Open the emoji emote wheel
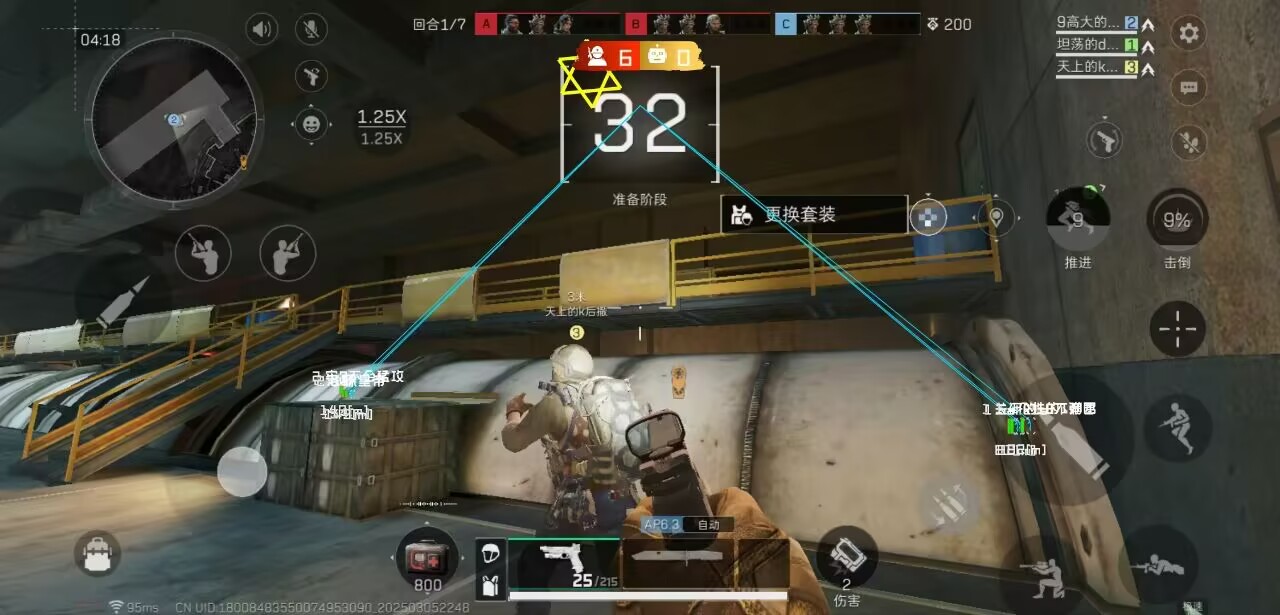The image size is (1280, 615). click(x=312, y=124)
